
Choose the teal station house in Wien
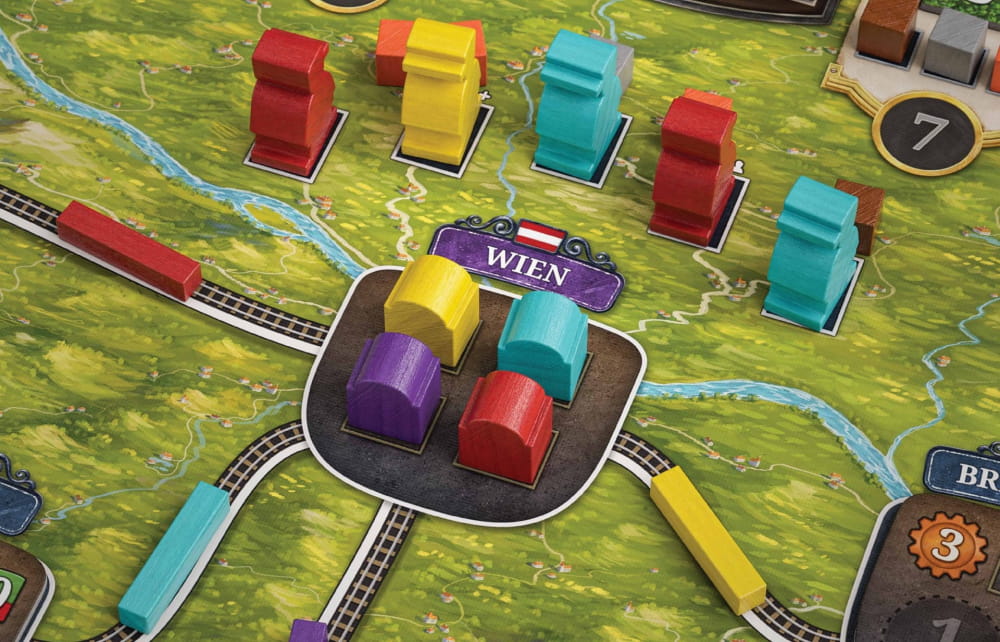click(542, 343)
